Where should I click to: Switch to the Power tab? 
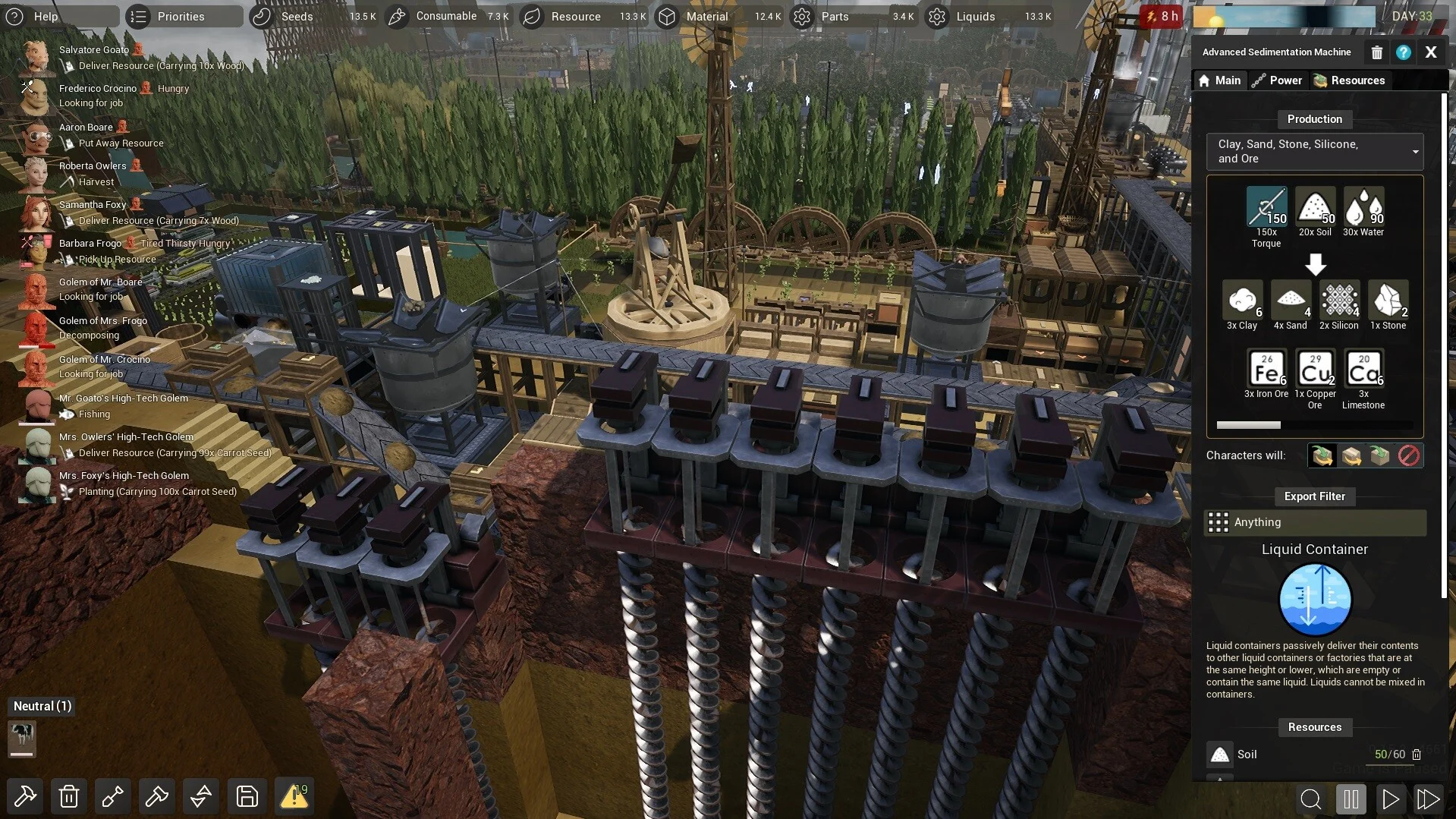1277,80
